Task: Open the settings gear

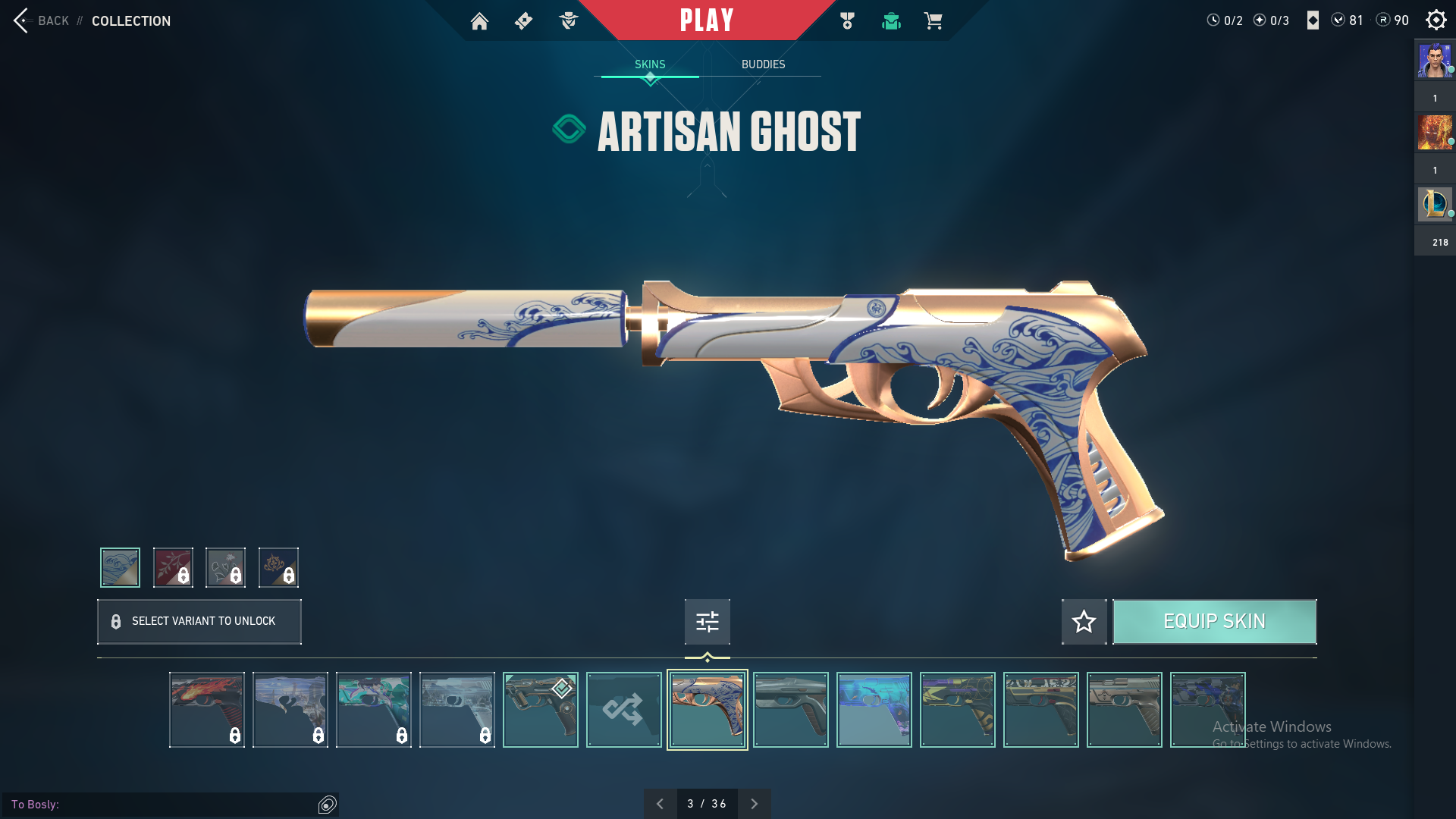Action: click(1436, 20)
